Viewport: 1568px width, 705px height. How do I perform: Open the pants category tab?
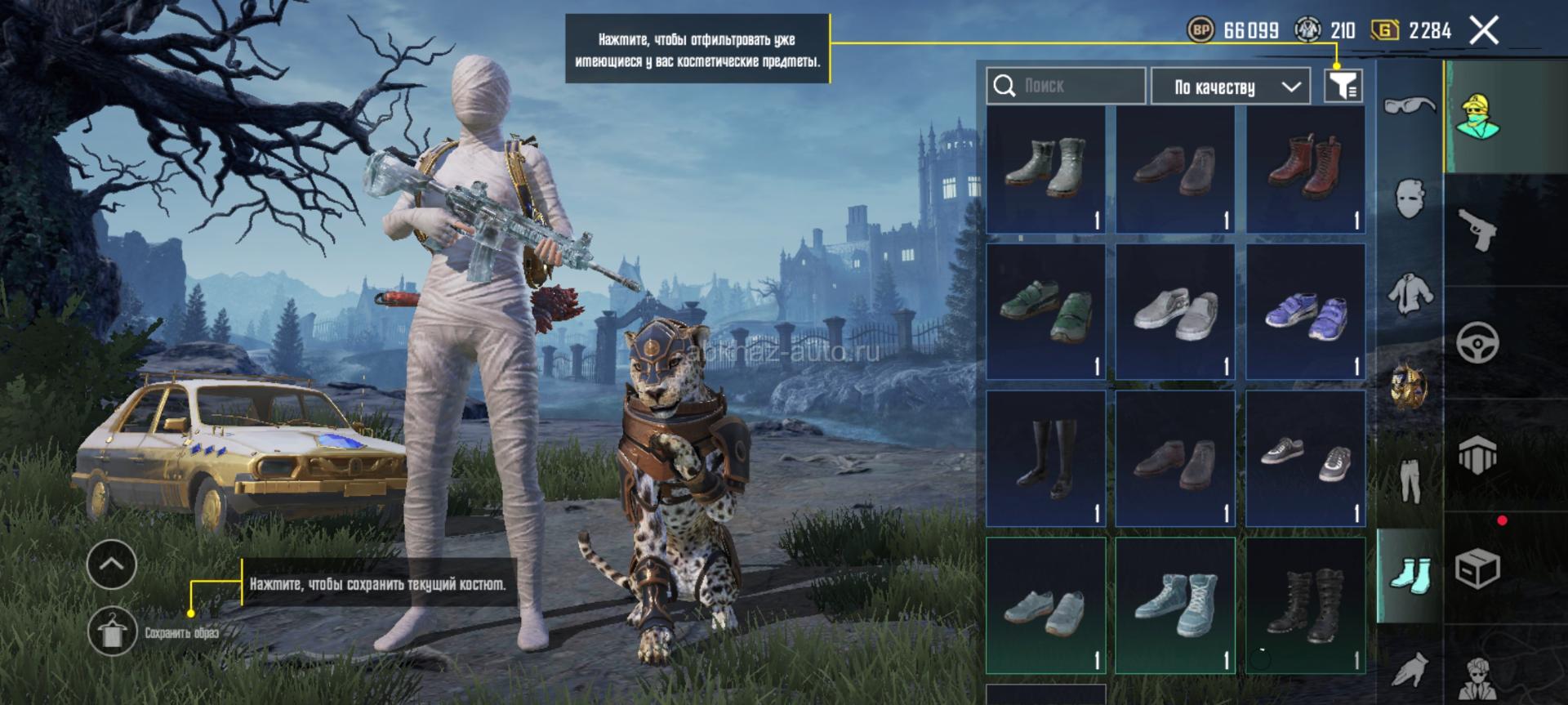(1410, 479)
